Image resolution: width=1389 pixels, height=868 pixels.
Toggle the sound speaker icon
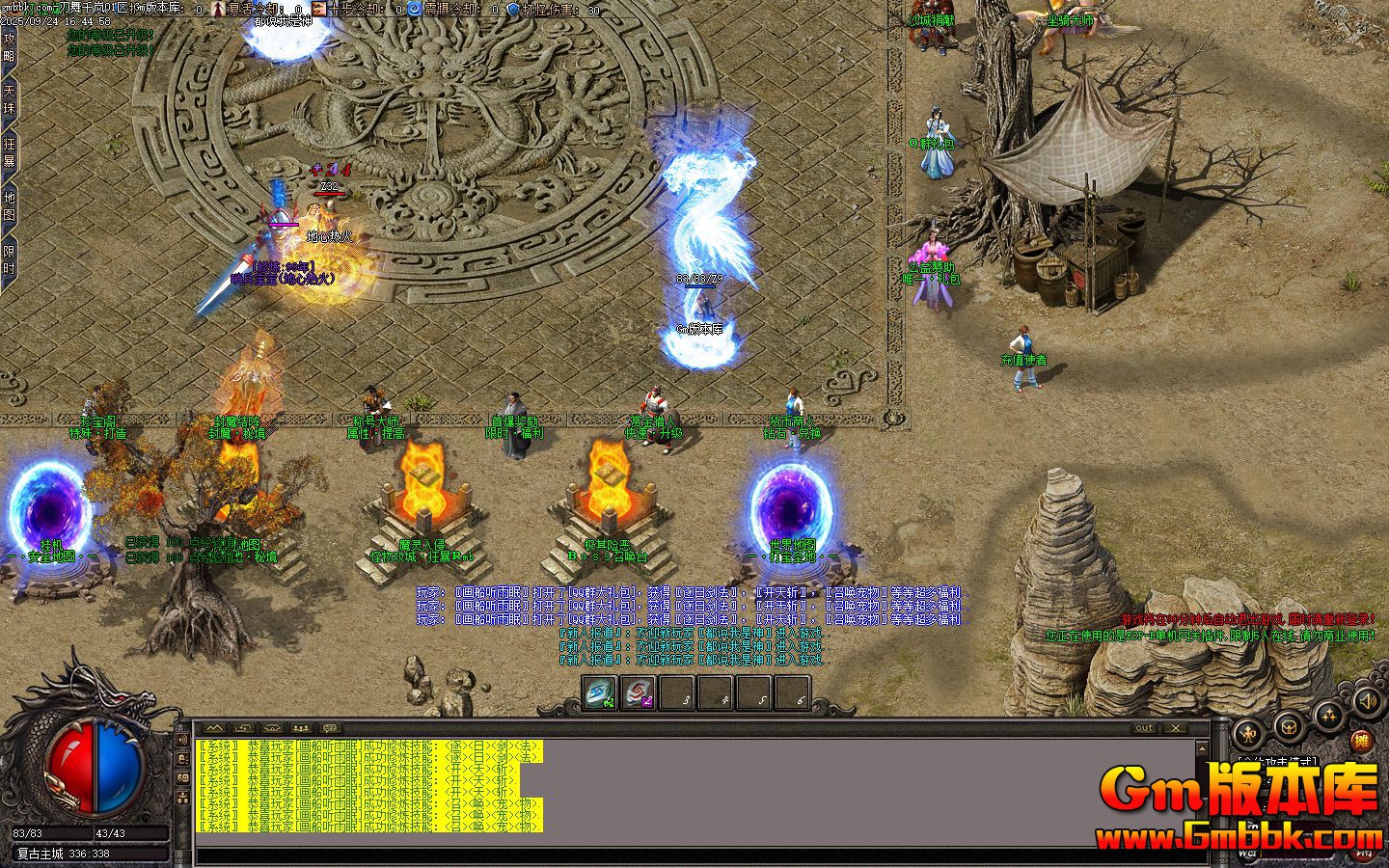(x=1365, y=700)
